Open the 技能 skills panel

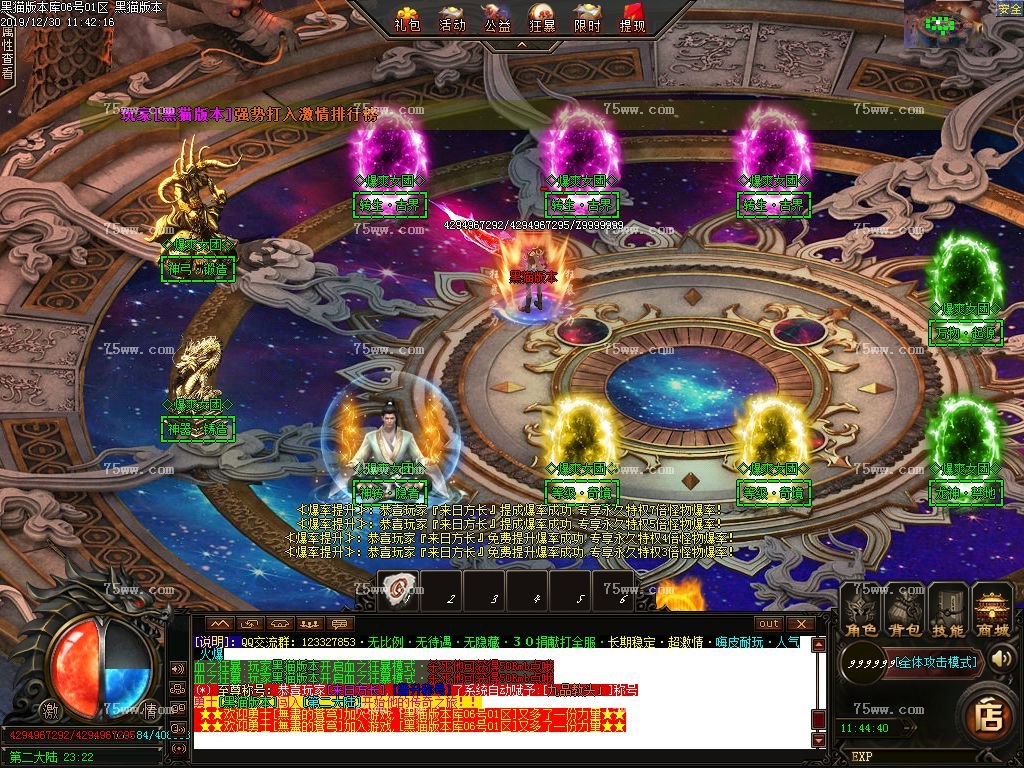(x=948, y=612)
